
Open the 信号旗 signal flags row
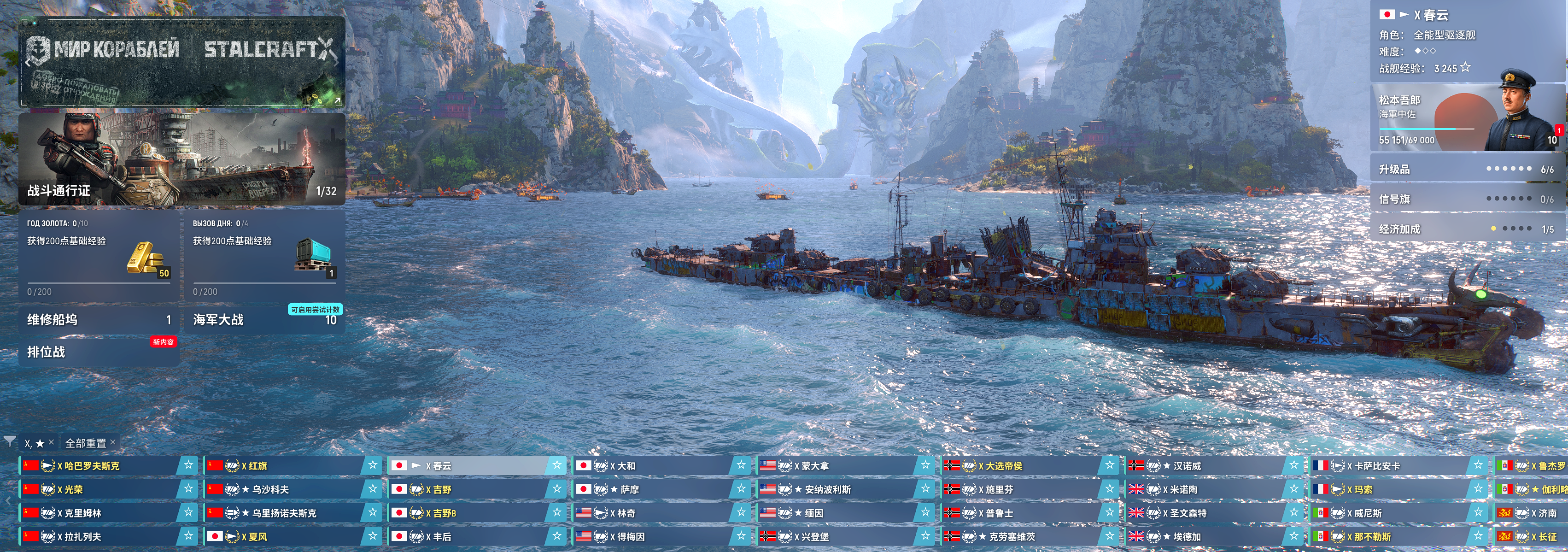(x=1467, y=199)
